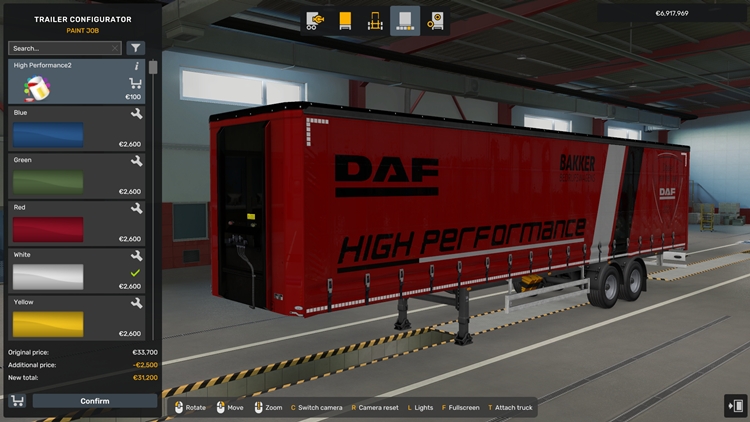Show info for High Performance2 paint
The width and height of the screenshot is (750, 422).
point(137,66)
